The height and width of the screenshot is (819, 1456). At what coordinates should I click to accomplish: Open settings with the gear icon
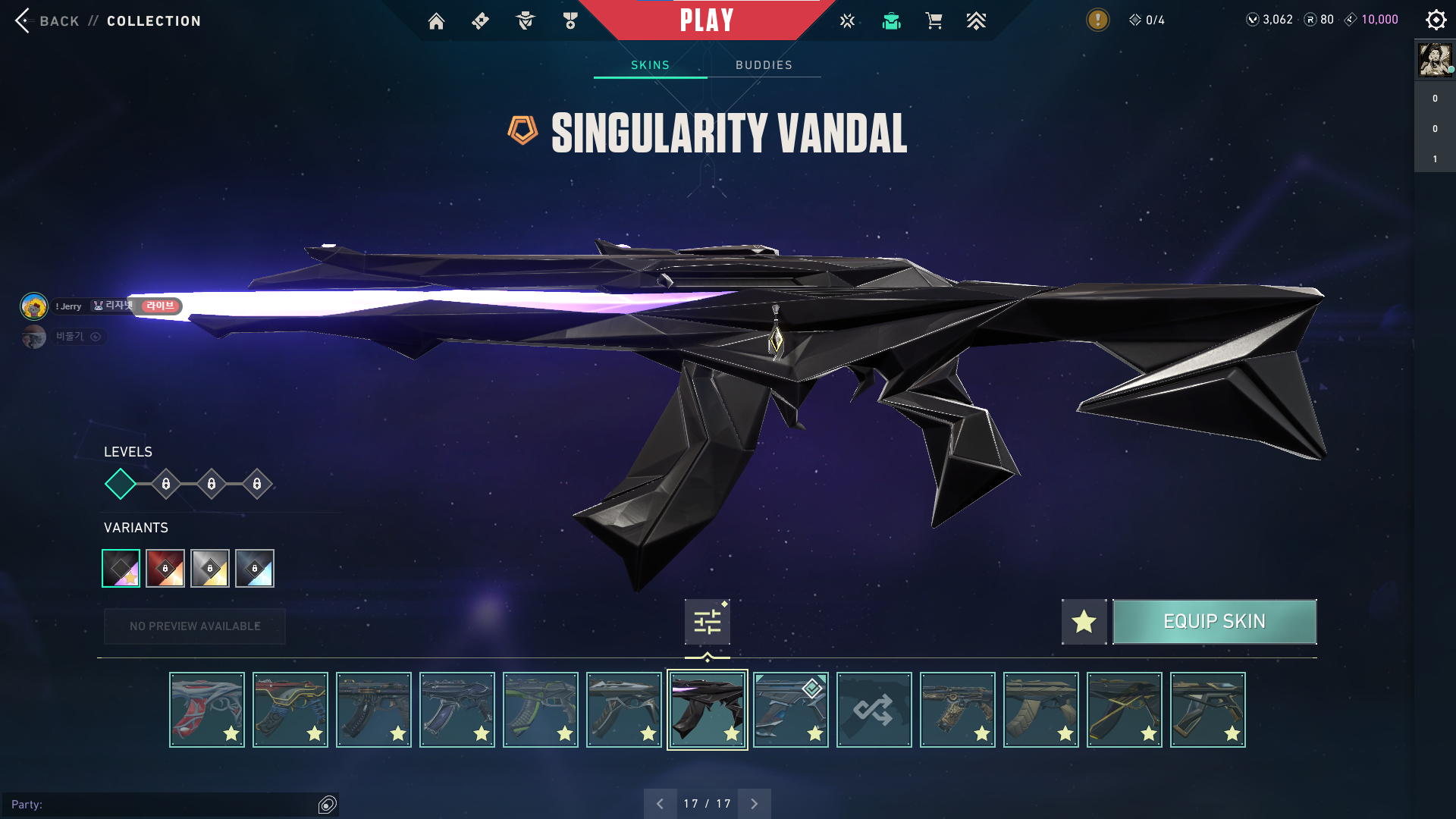click(1436, 20)
